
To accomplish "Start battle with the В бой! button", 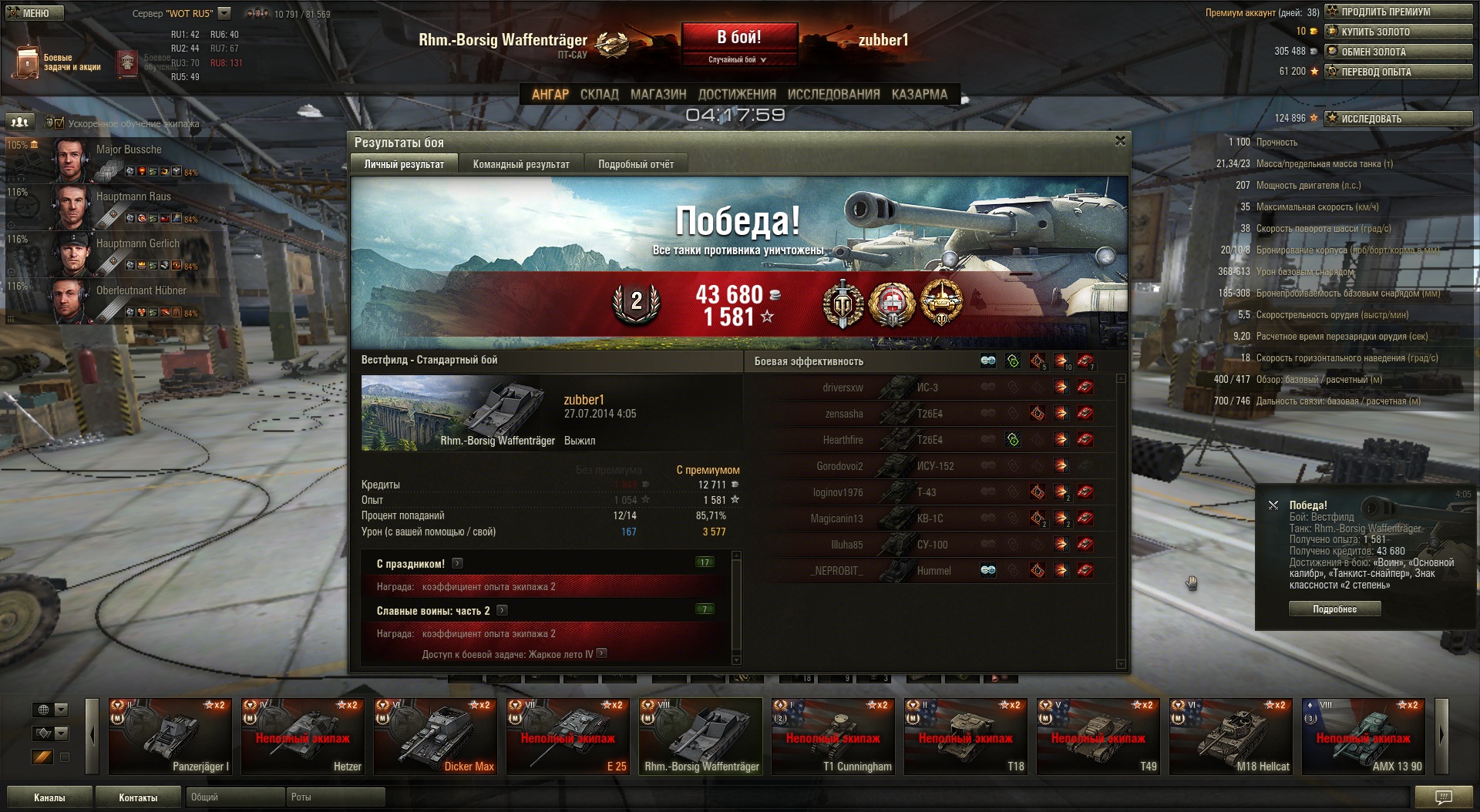I will tap(738, 37).
